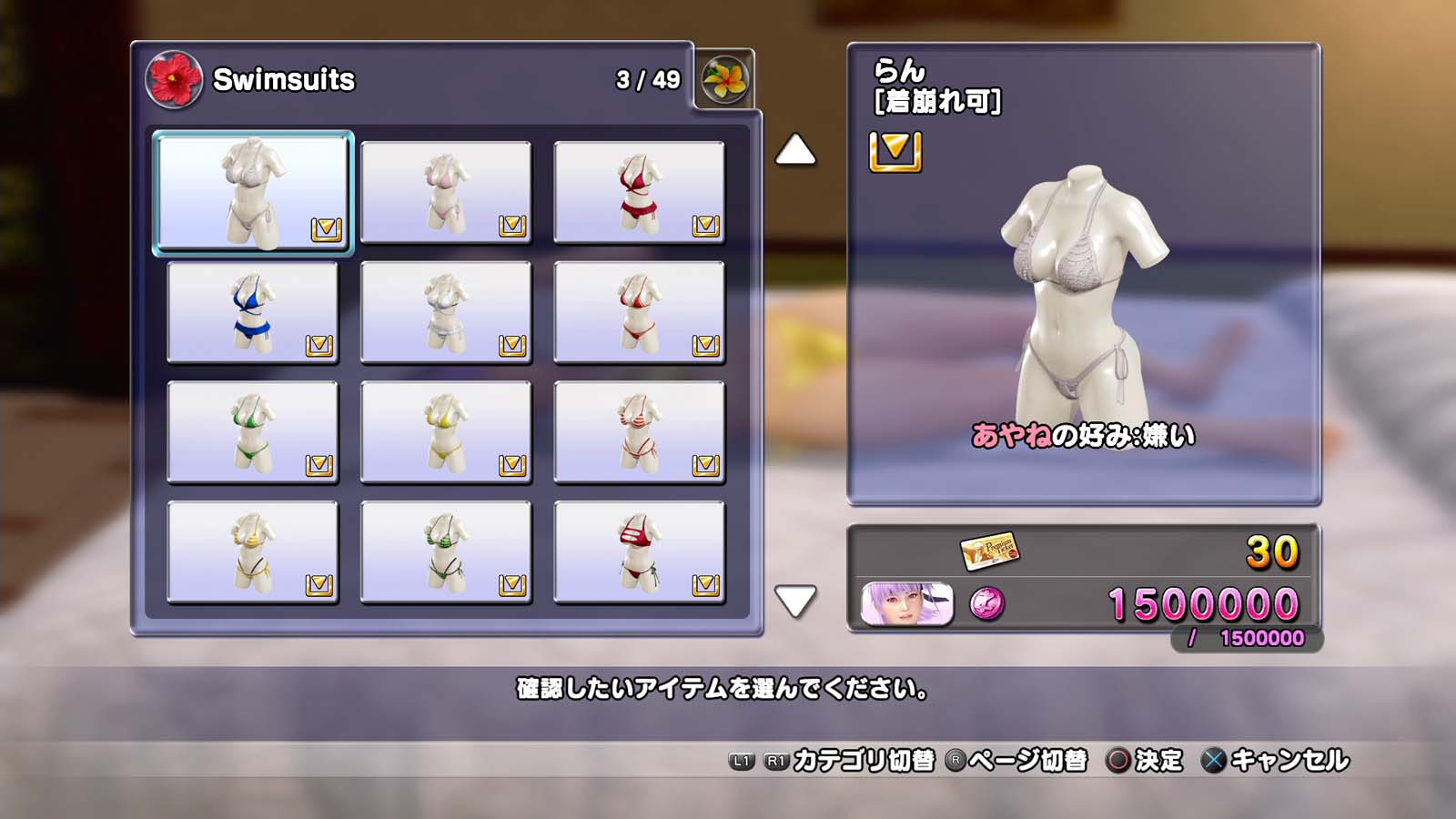The width and height of the screenshot is (1456, 819).
Task: Select the blue wrap bikini tile
Action: [253, 312]
